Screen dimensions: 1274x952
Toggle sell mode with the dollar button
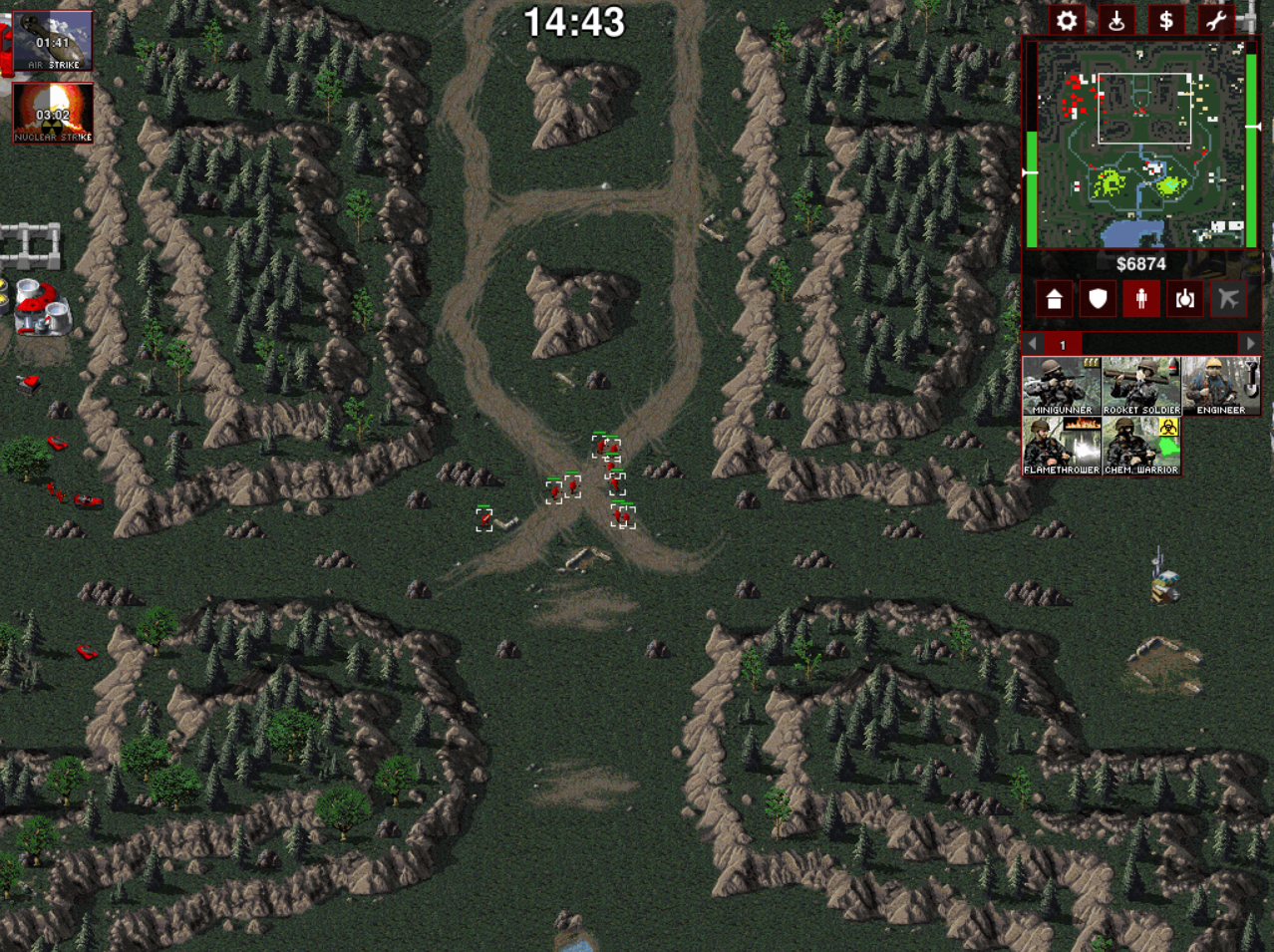[x=1165, y=21]
